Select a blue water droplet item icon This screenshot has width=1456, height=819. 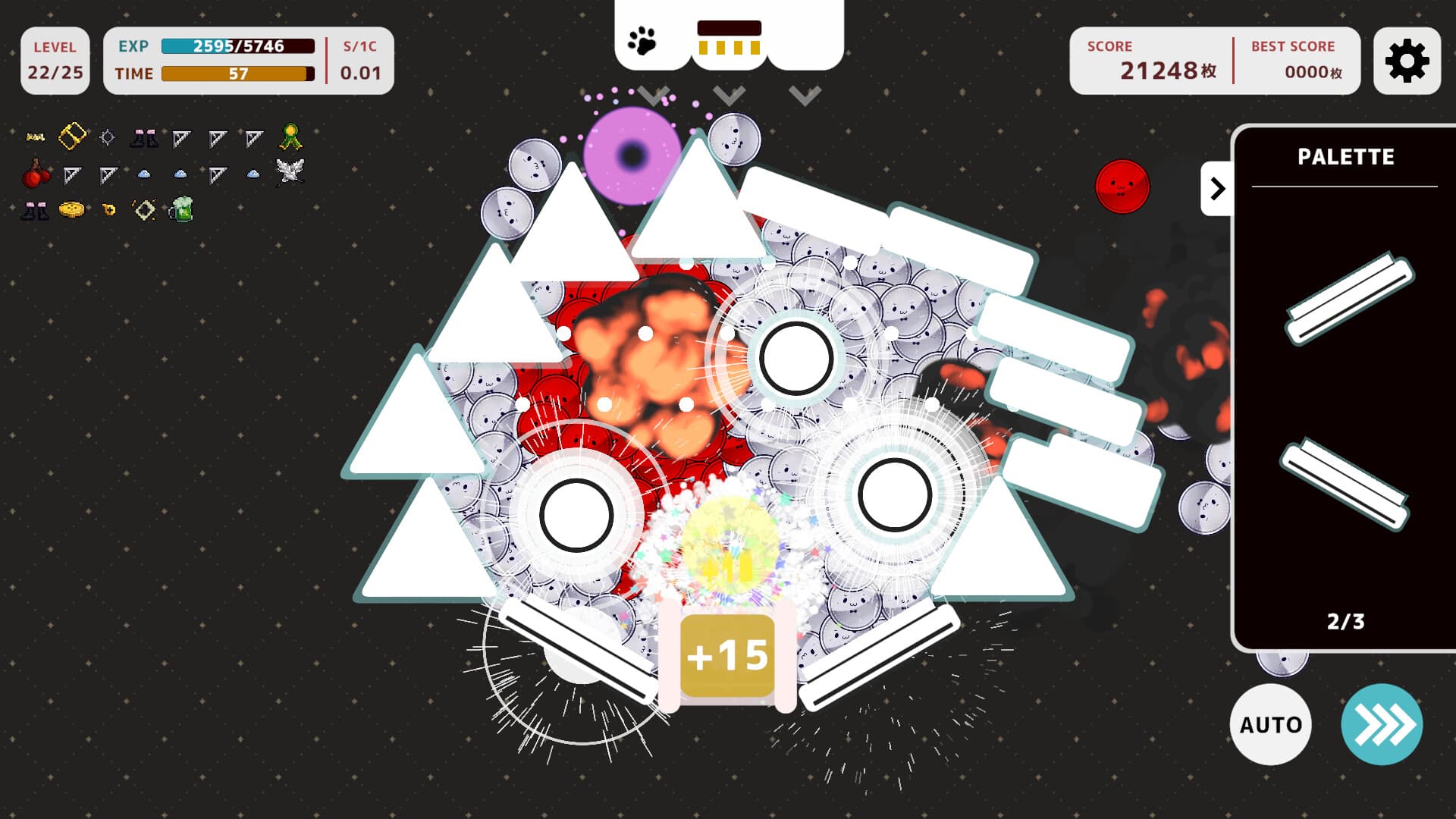click(x=144, y=174)
